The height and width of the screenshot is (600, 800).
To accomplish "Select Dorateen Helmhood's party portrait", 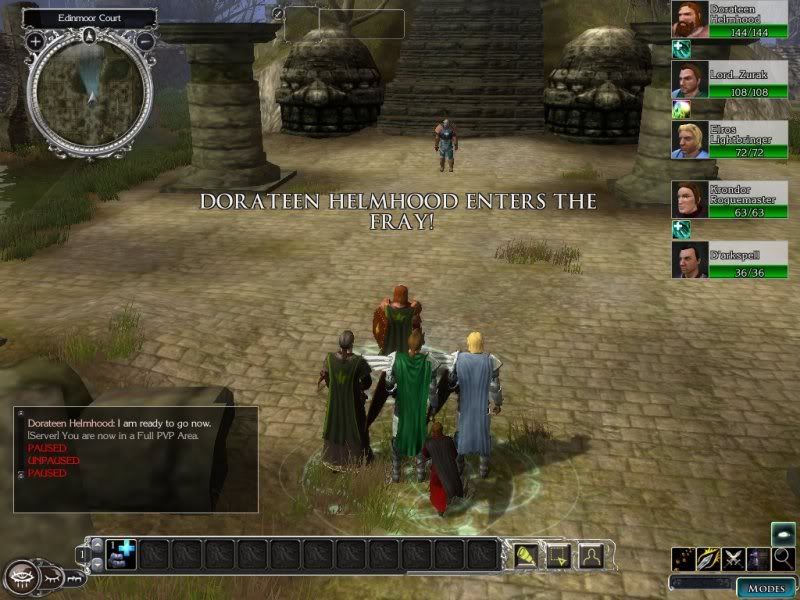I will [689, 19].
